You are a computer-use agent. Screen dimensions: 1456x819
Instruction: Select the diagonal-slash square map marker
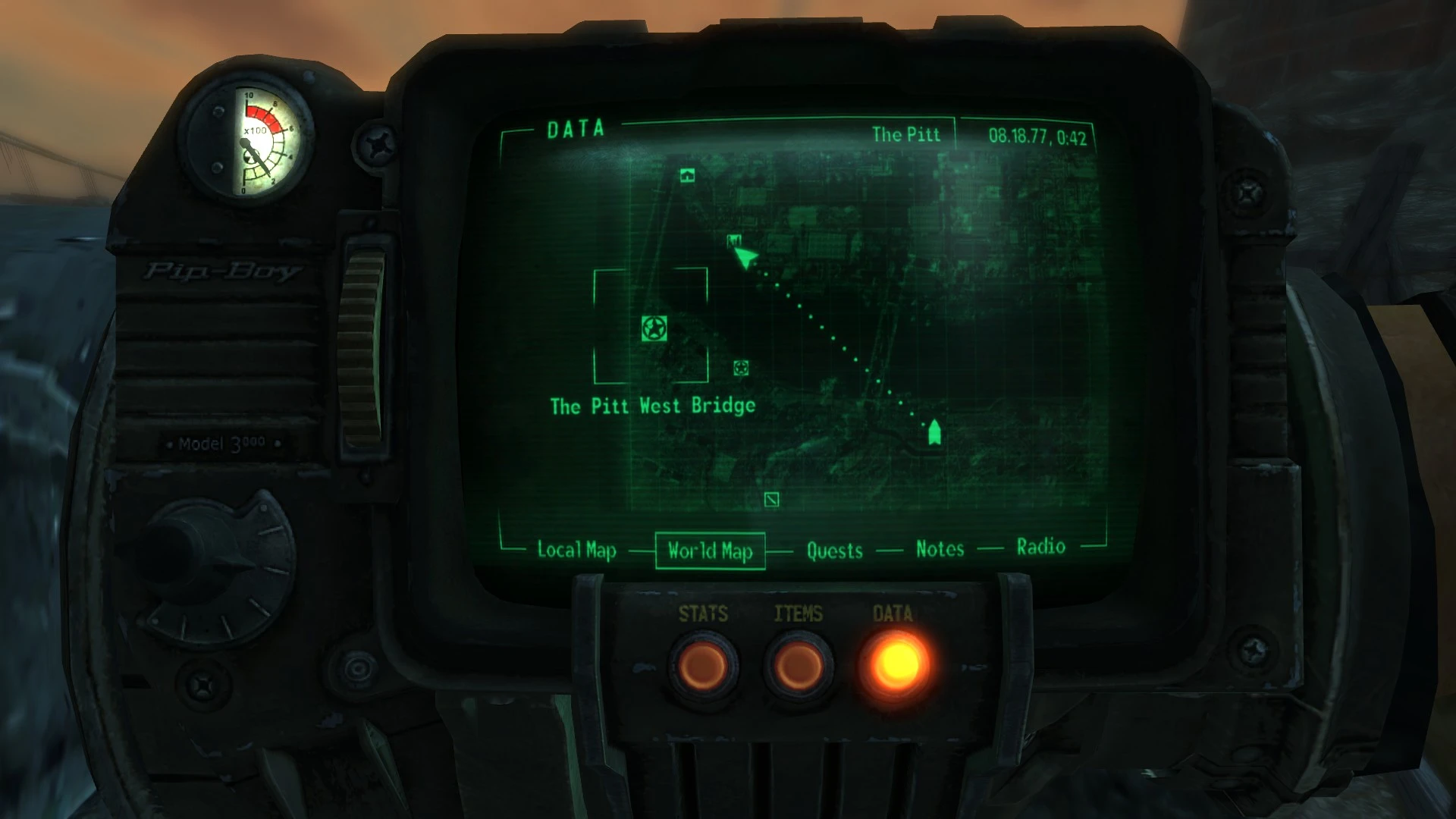[x=771, y=499]
